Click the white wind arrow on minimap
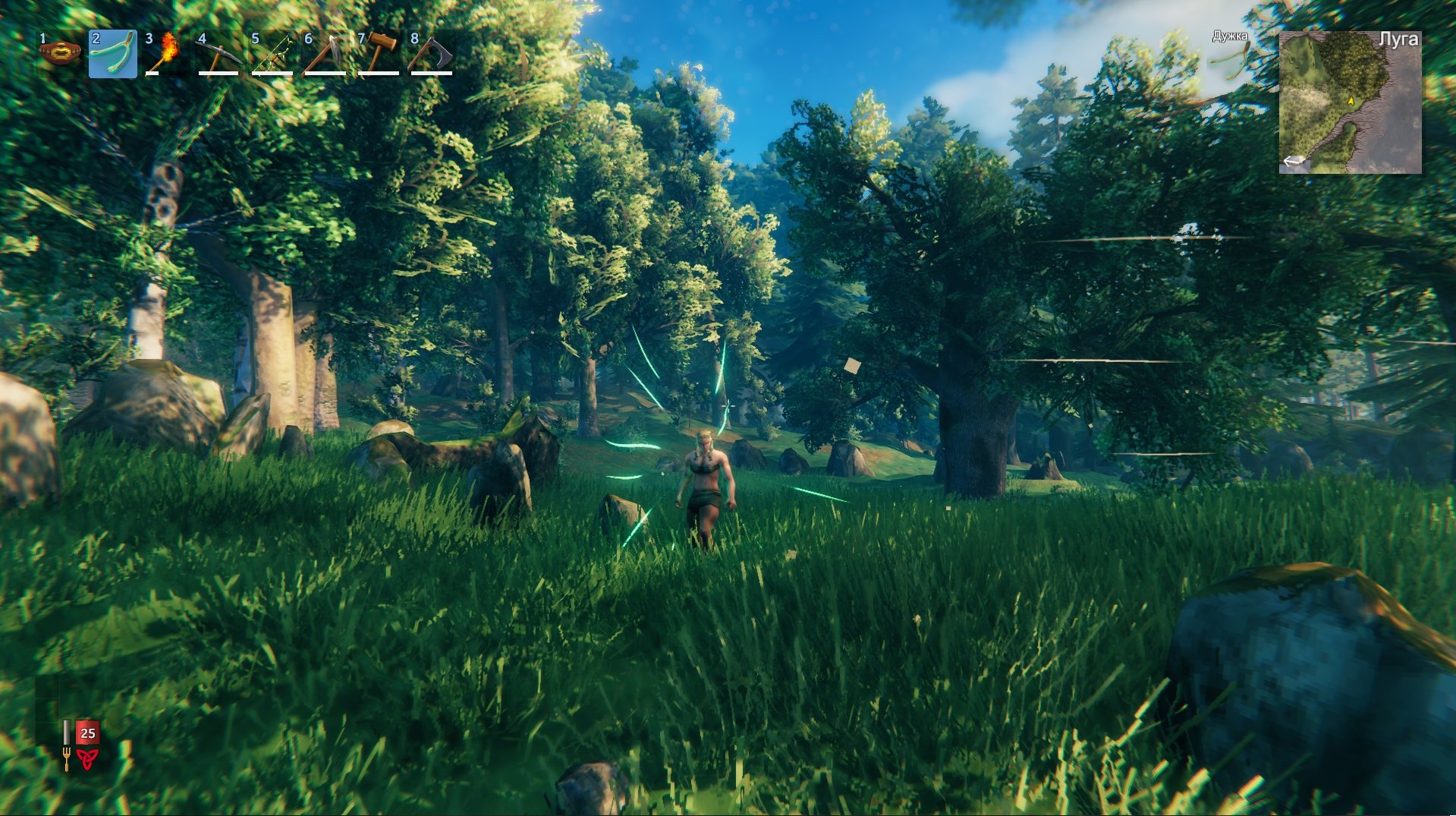 [1293, 161]
